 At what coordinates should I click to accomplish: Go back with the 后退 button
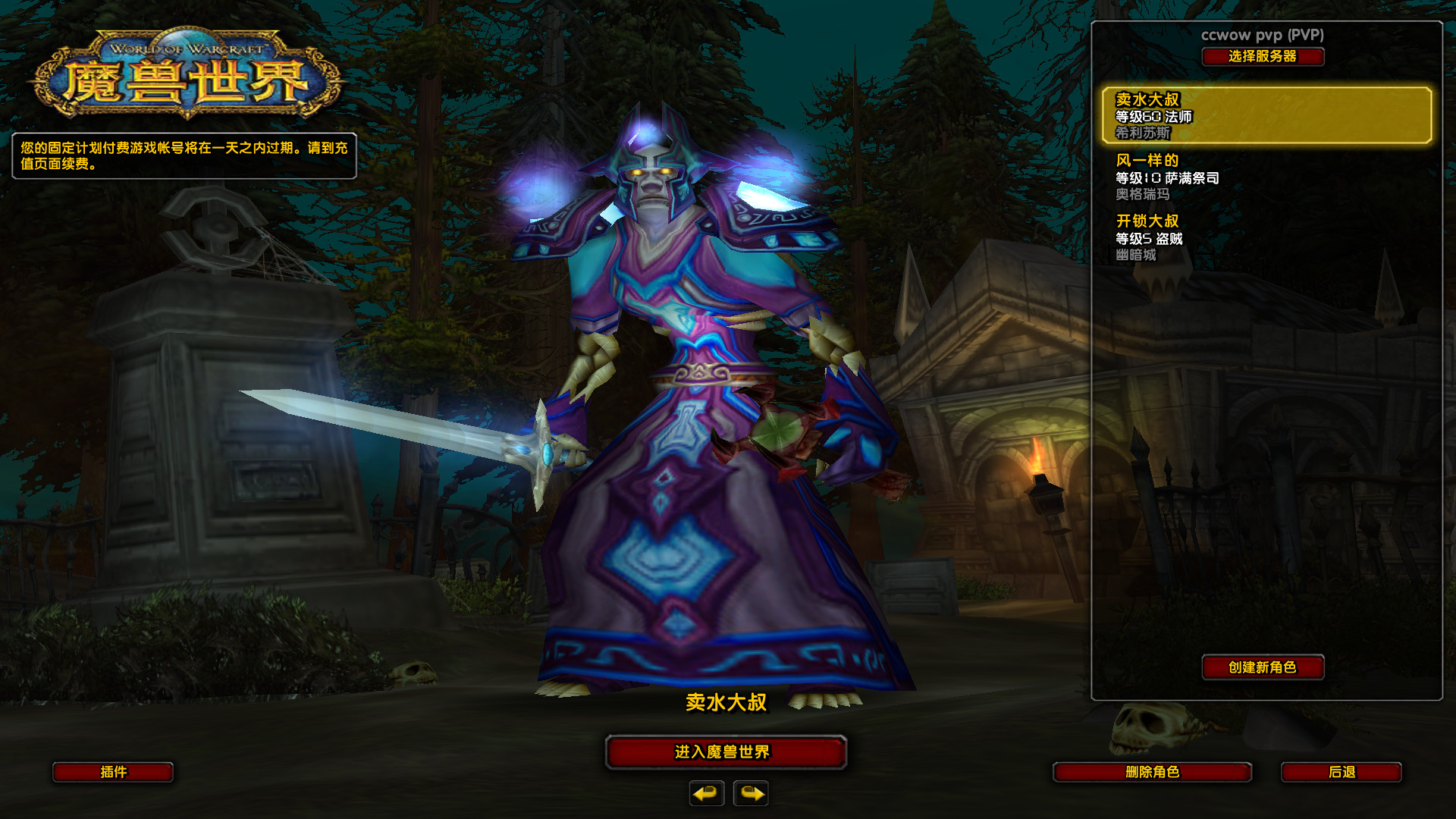tap(1341, 772)
